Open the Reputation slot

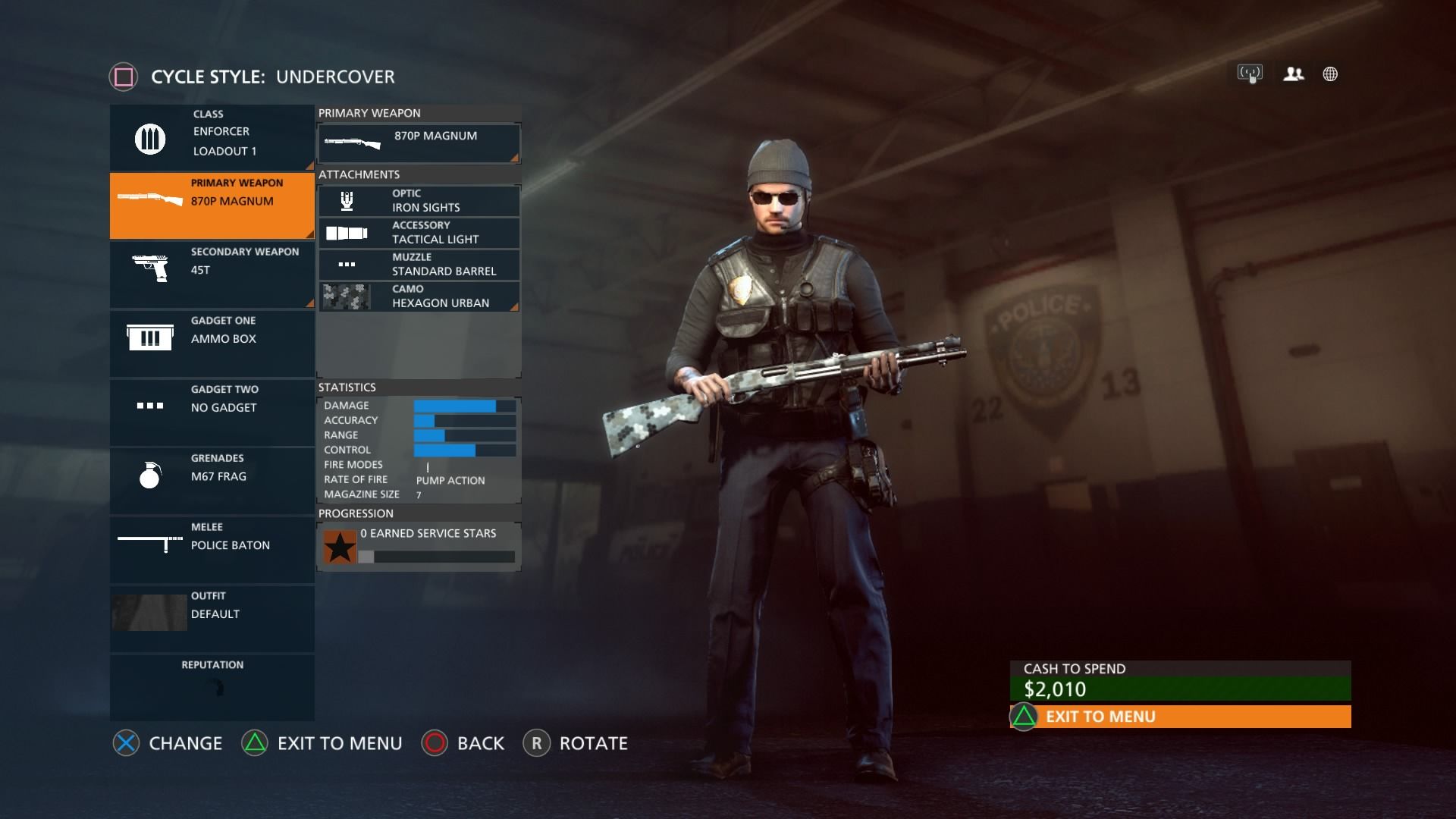(x=212, y=686)
